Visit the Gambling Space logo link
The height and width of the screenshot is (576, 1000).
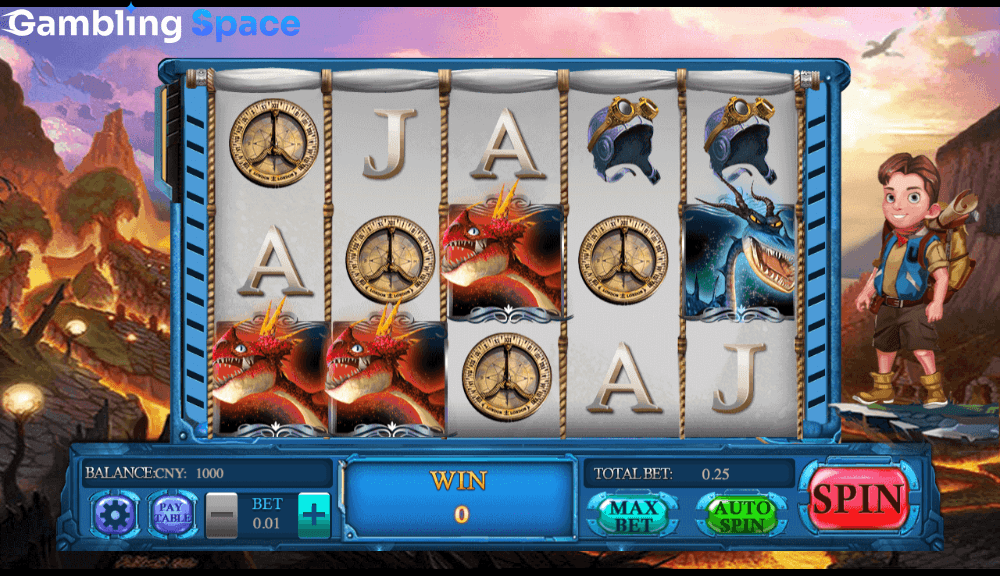click(x=152, y=24)
